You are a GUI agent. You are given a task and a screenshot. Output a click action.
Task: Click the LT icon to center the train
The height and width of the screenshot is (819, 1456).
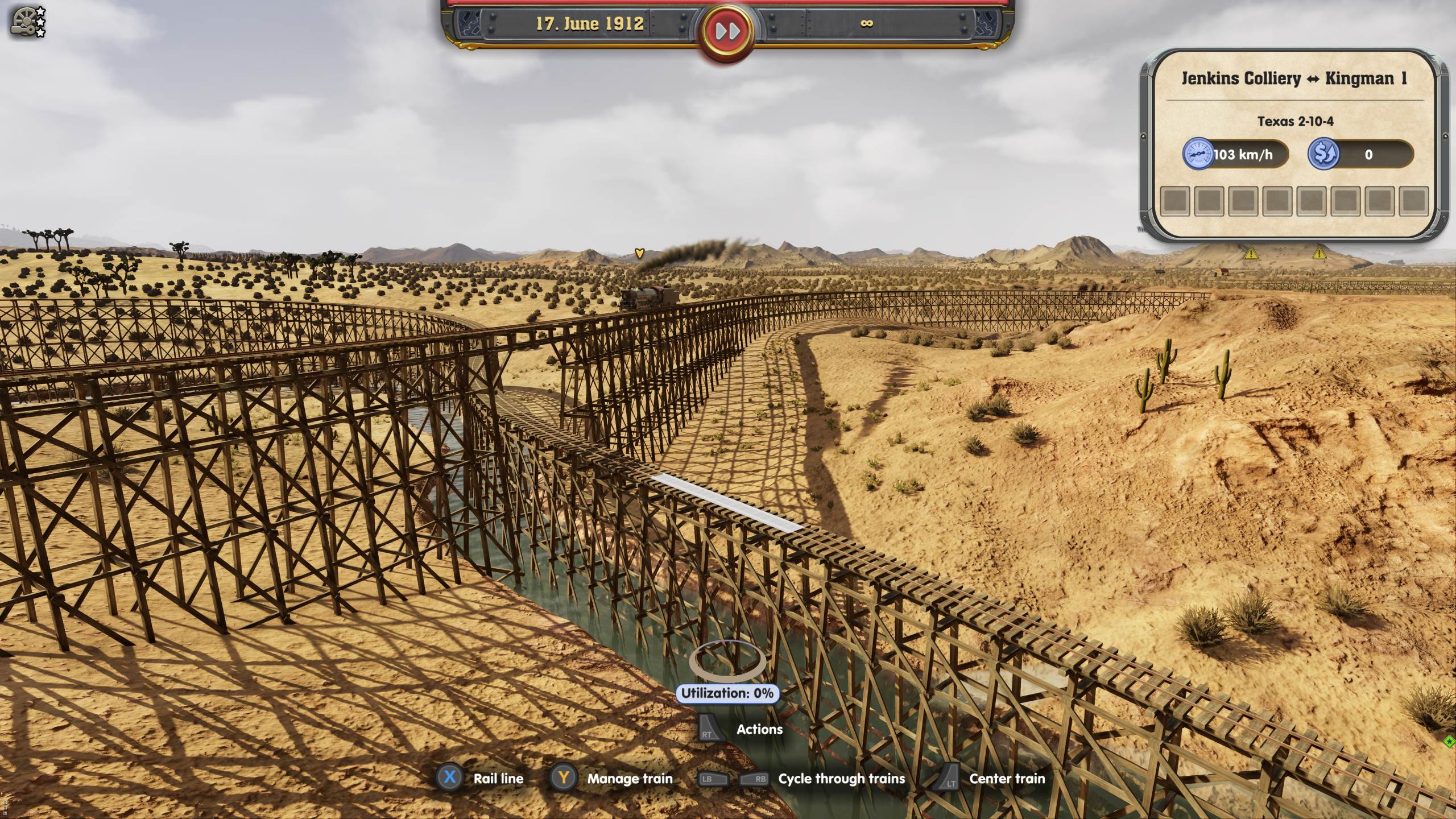tap(949, 779)
